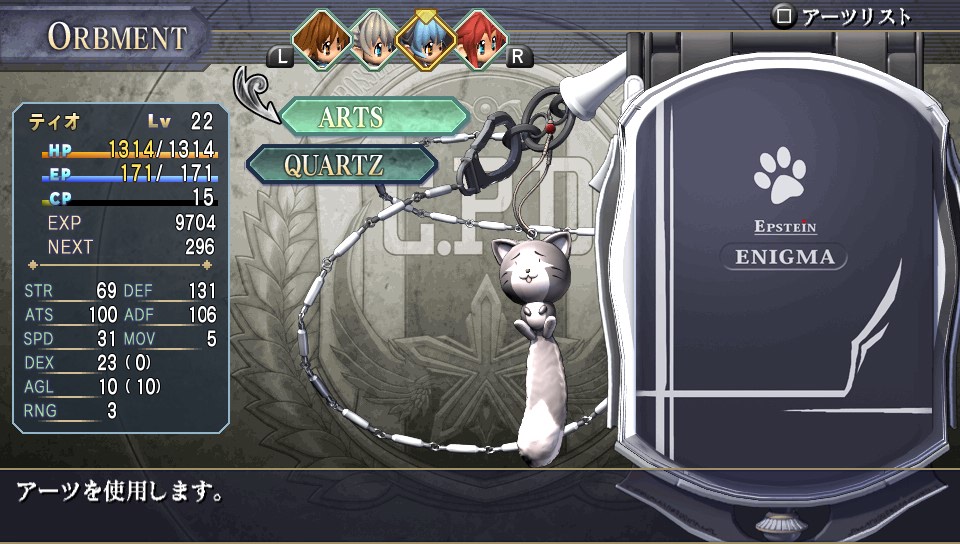Switch to the silver-haired character portrait

coord(373,38)
